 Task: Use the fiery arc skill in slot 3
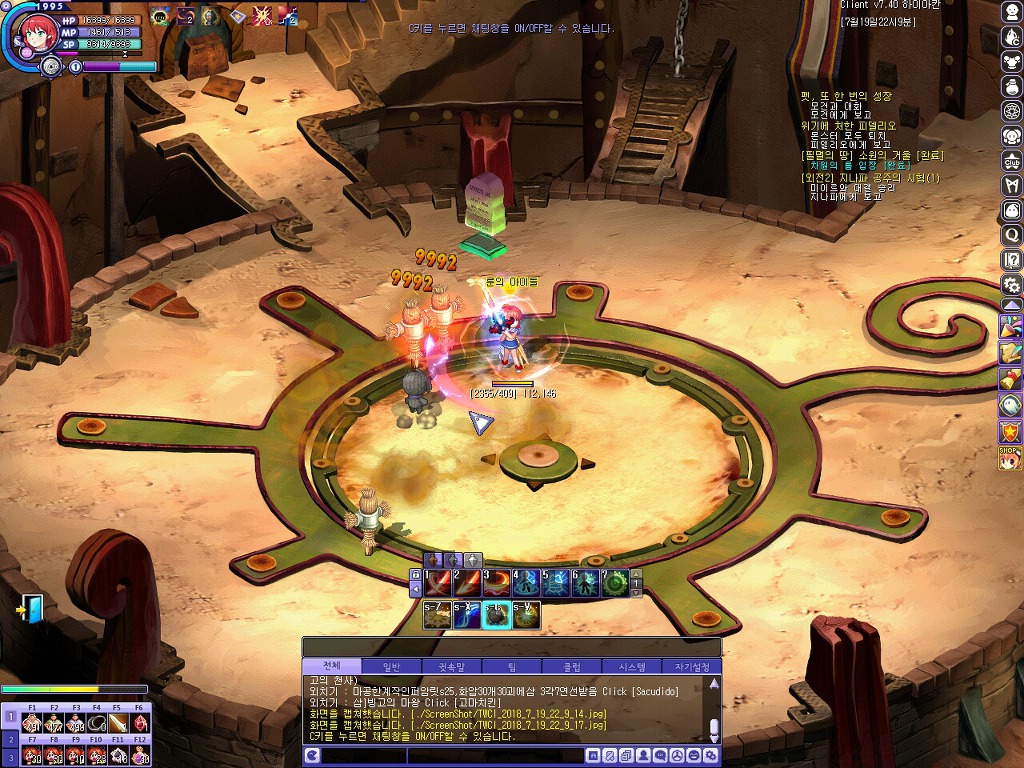click(496, 583)
